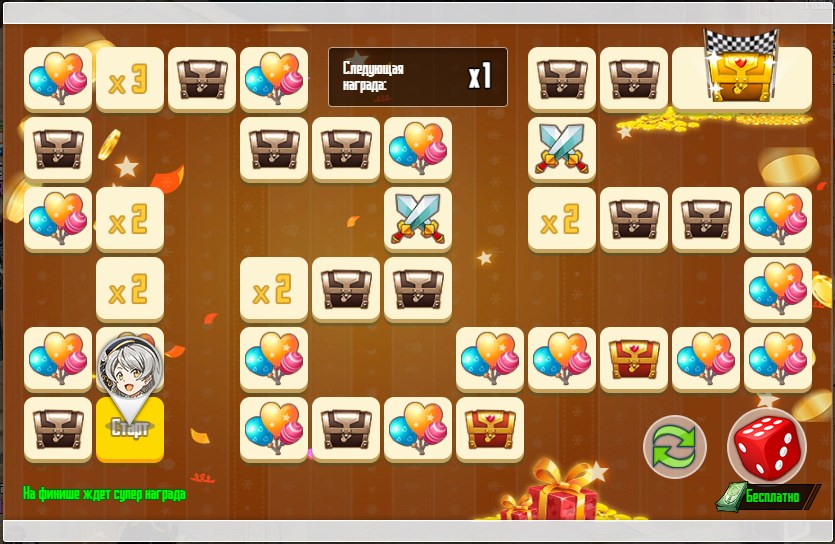Select the golden finish chest tile
The width and height of the screenshot is (835, 544).
[741, 78]
